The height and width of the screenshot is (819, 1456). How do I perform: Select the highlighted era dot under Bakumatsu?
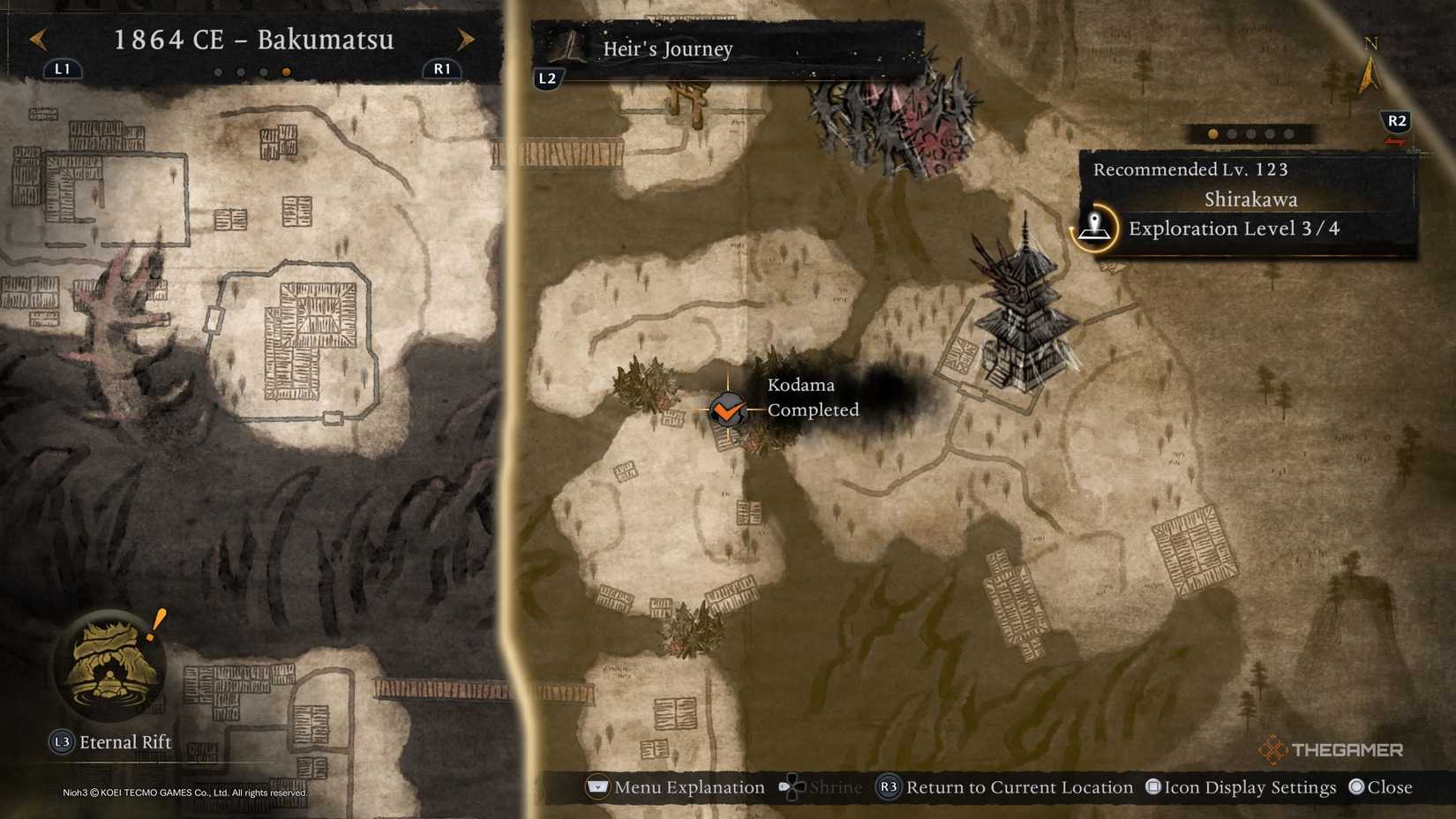(x=285, y=71)
